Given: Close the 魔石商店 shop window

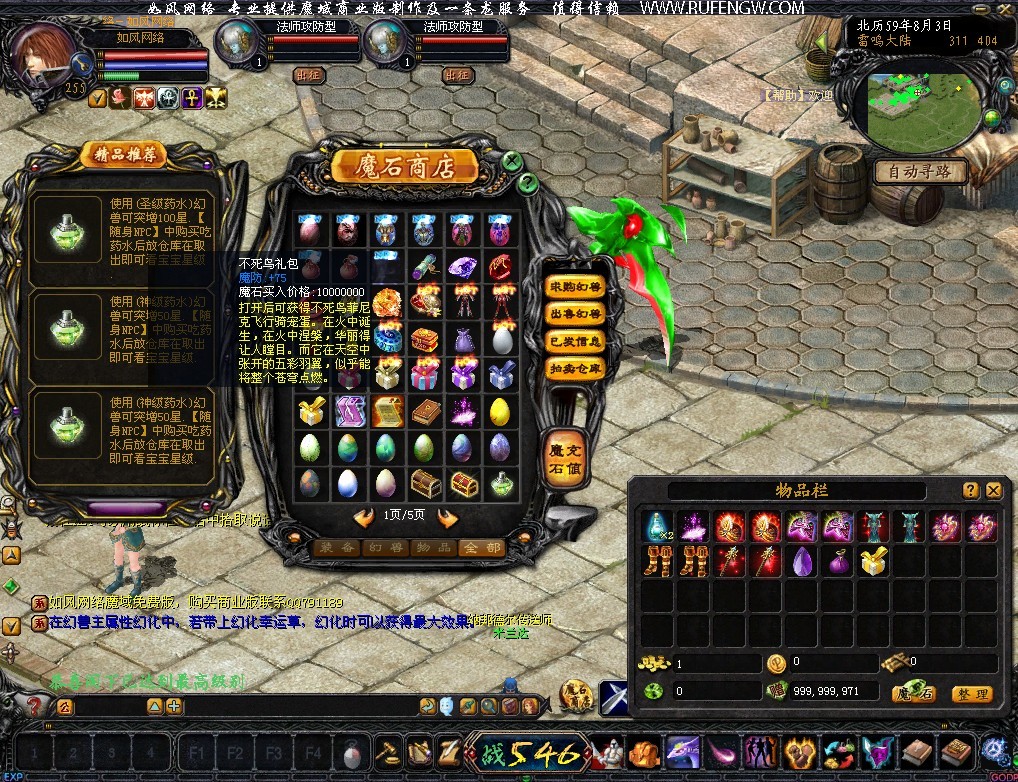Looking at the screenshot, I should (512, 160).
